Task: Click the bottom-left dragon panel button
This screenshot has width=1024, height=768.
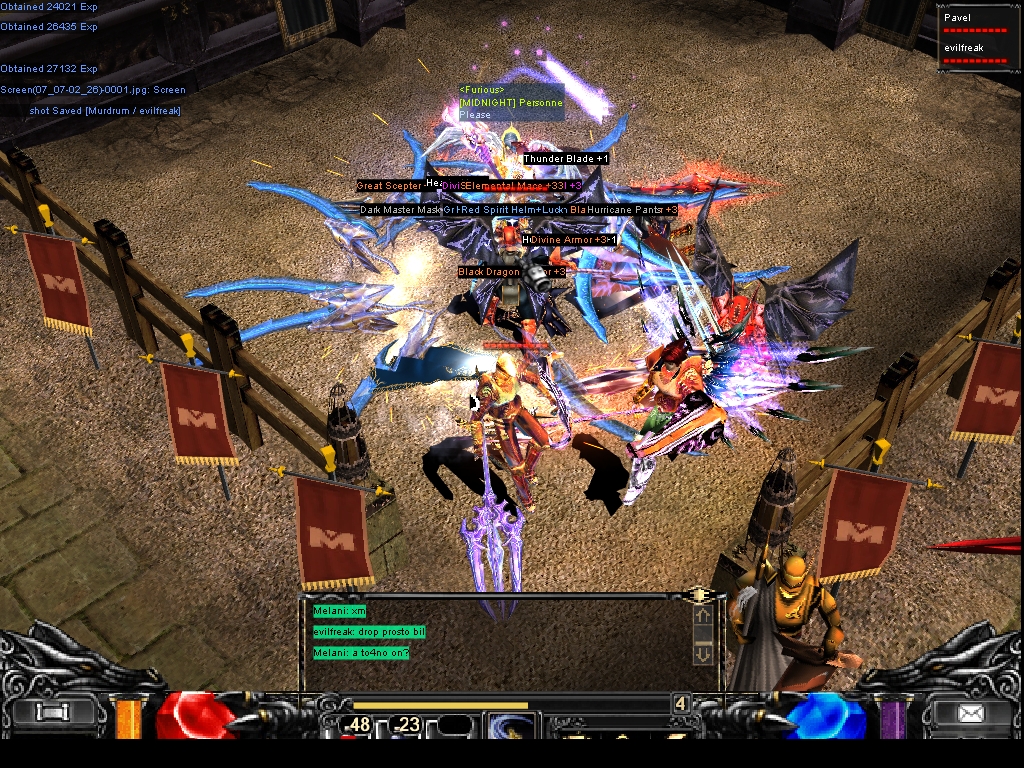Action: click(50, 713)
